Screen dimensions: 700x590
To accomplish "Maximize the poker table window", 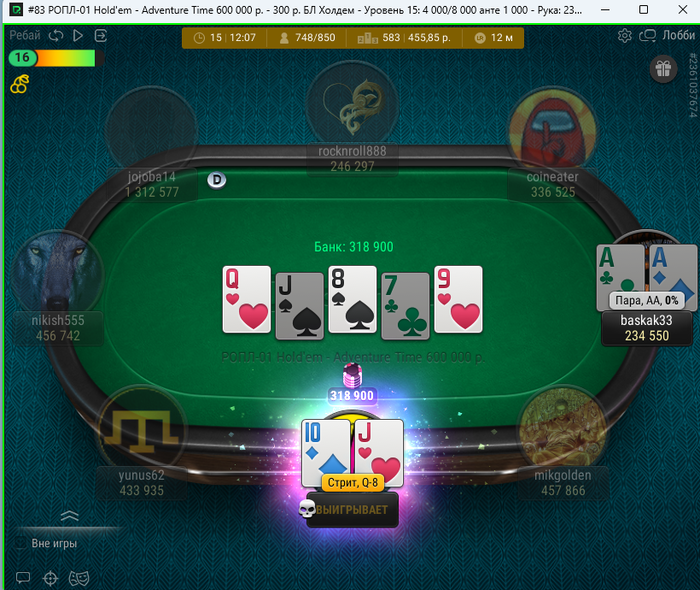I will tap(644, 10).
